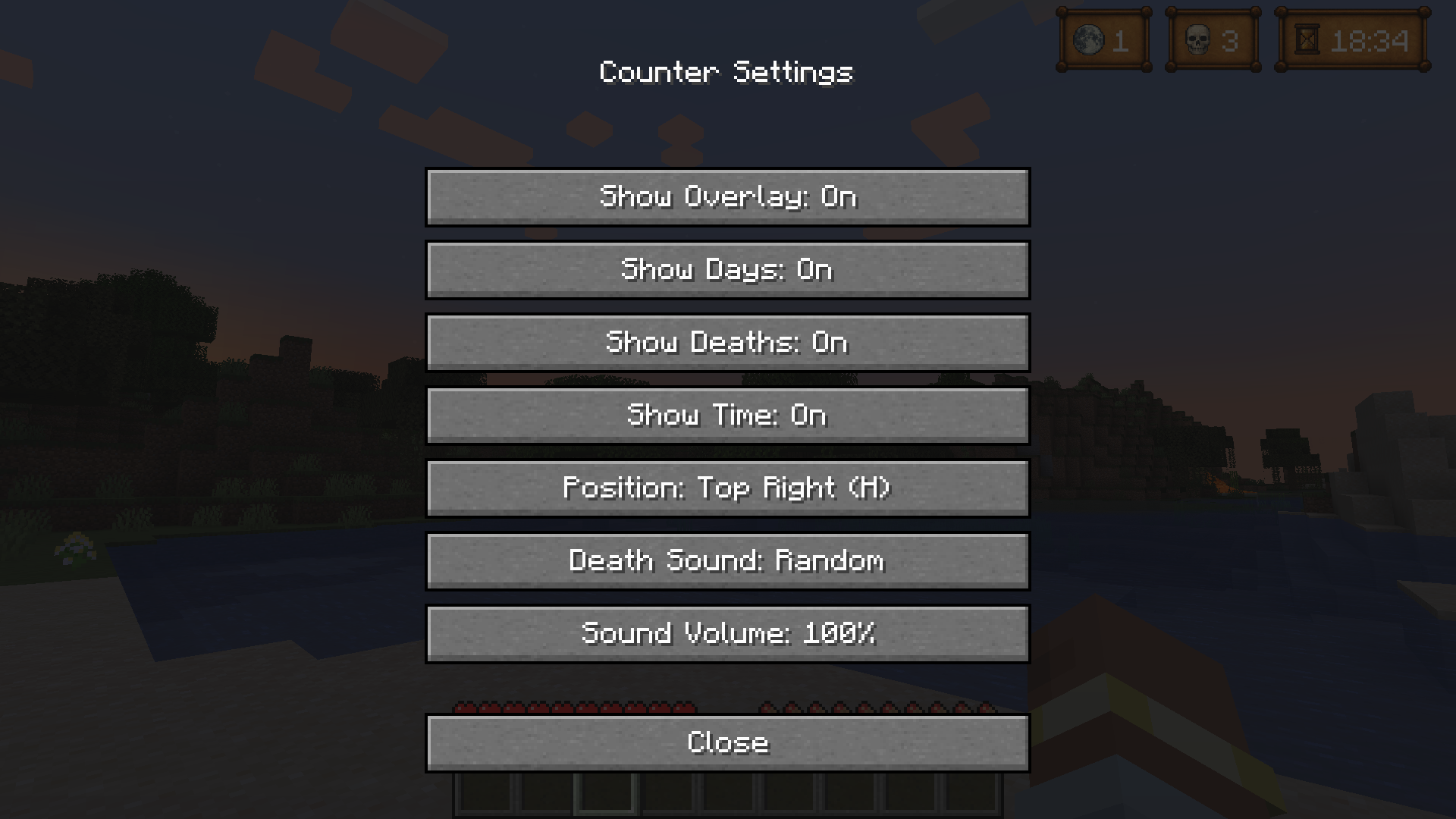Click the hourglass icon on the timer
The width and height of the screenshot is (1456, 819).
pyautogui.click(x=1307, y=39)
